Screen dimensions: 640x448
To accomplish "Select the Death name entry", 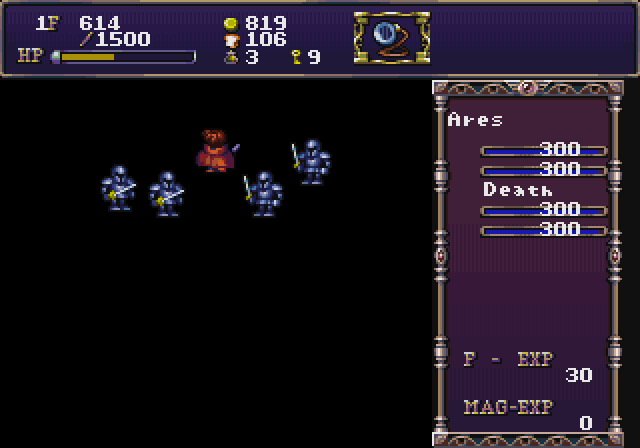I will coord(518,189).
